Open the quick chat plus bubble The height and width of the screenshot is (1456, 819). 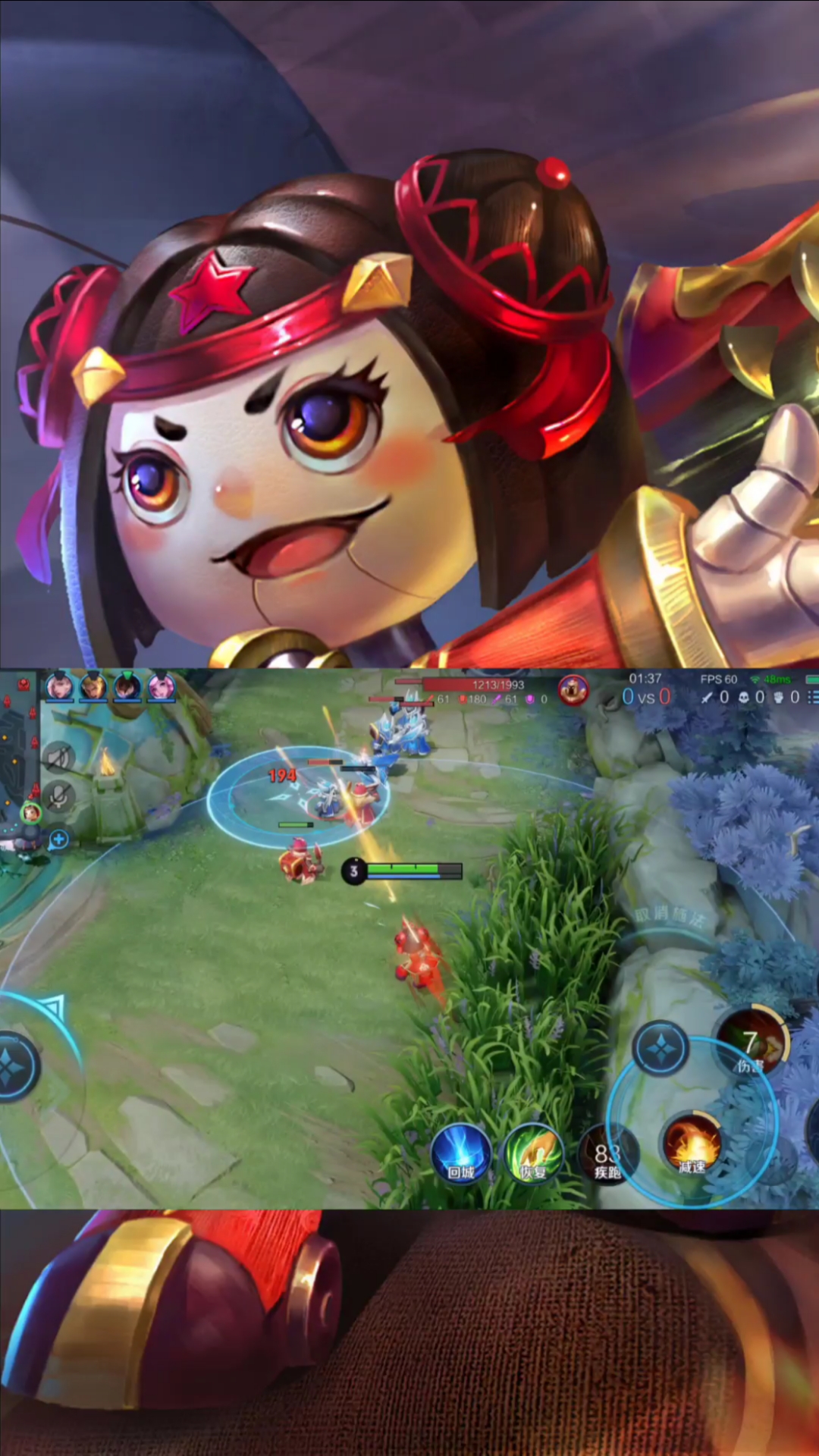[58, 839]
